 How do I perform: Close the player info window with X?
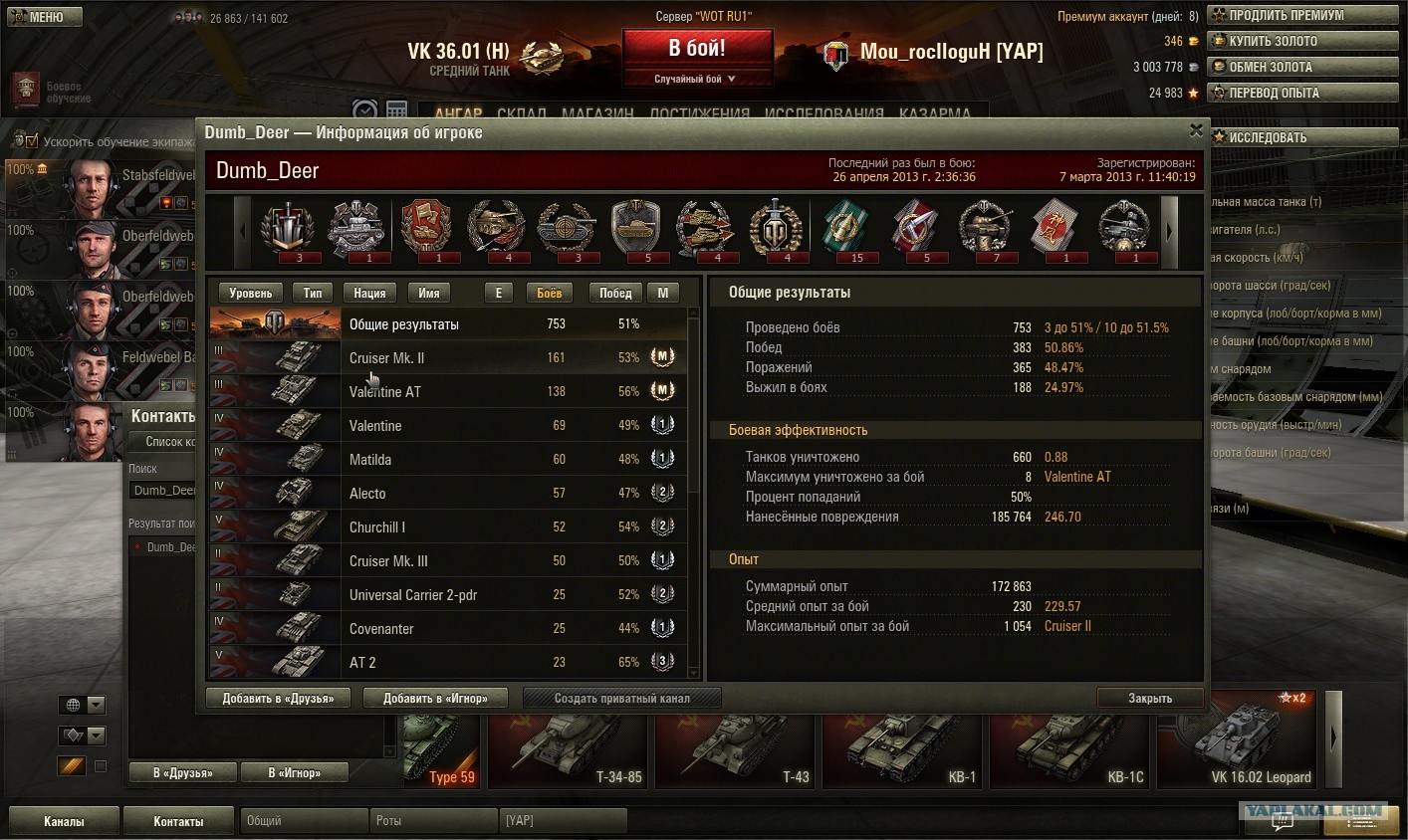1196,130
